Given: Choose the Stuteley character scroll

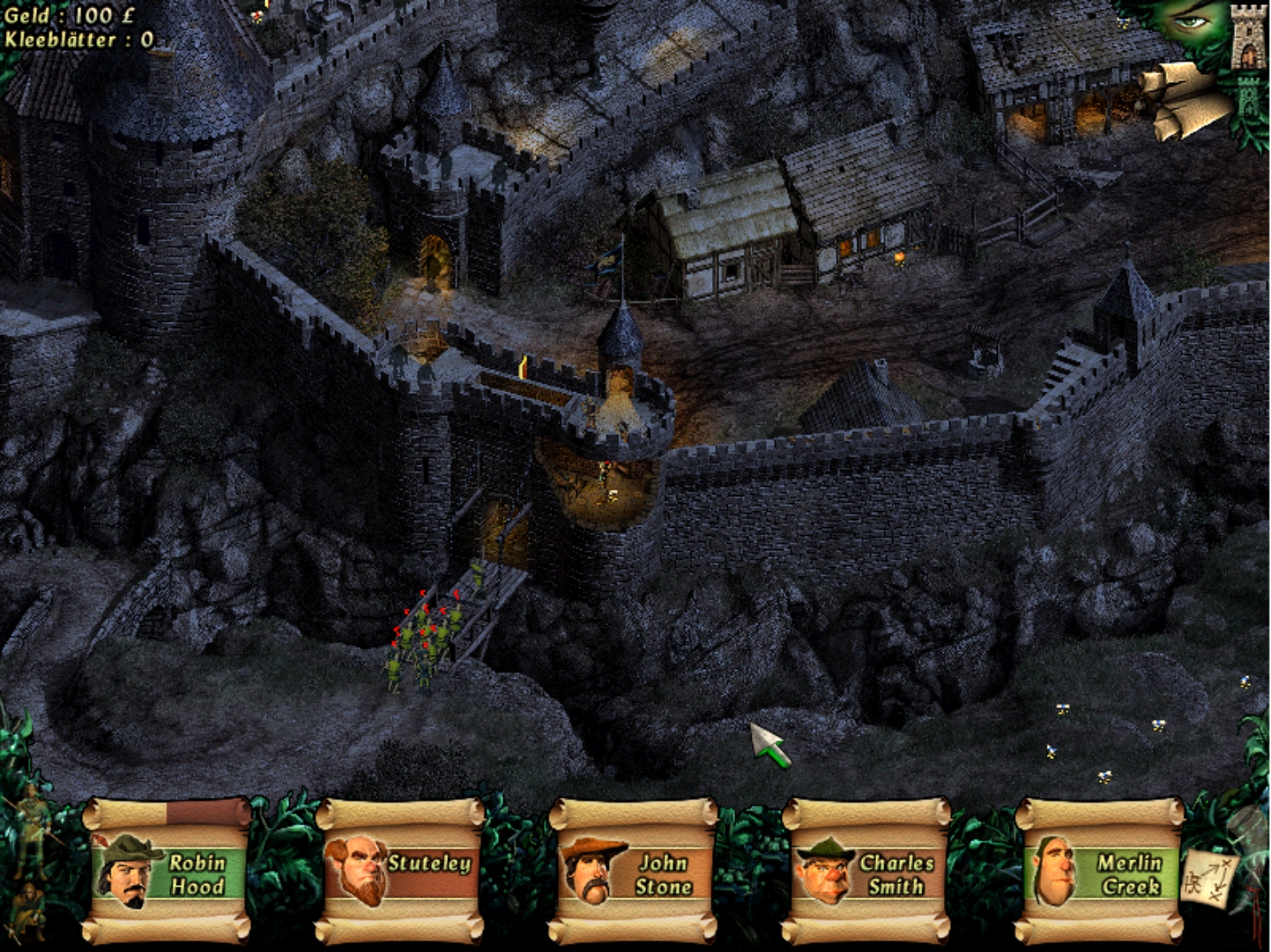Looking at the screenshot, I should tap(401, 873).
